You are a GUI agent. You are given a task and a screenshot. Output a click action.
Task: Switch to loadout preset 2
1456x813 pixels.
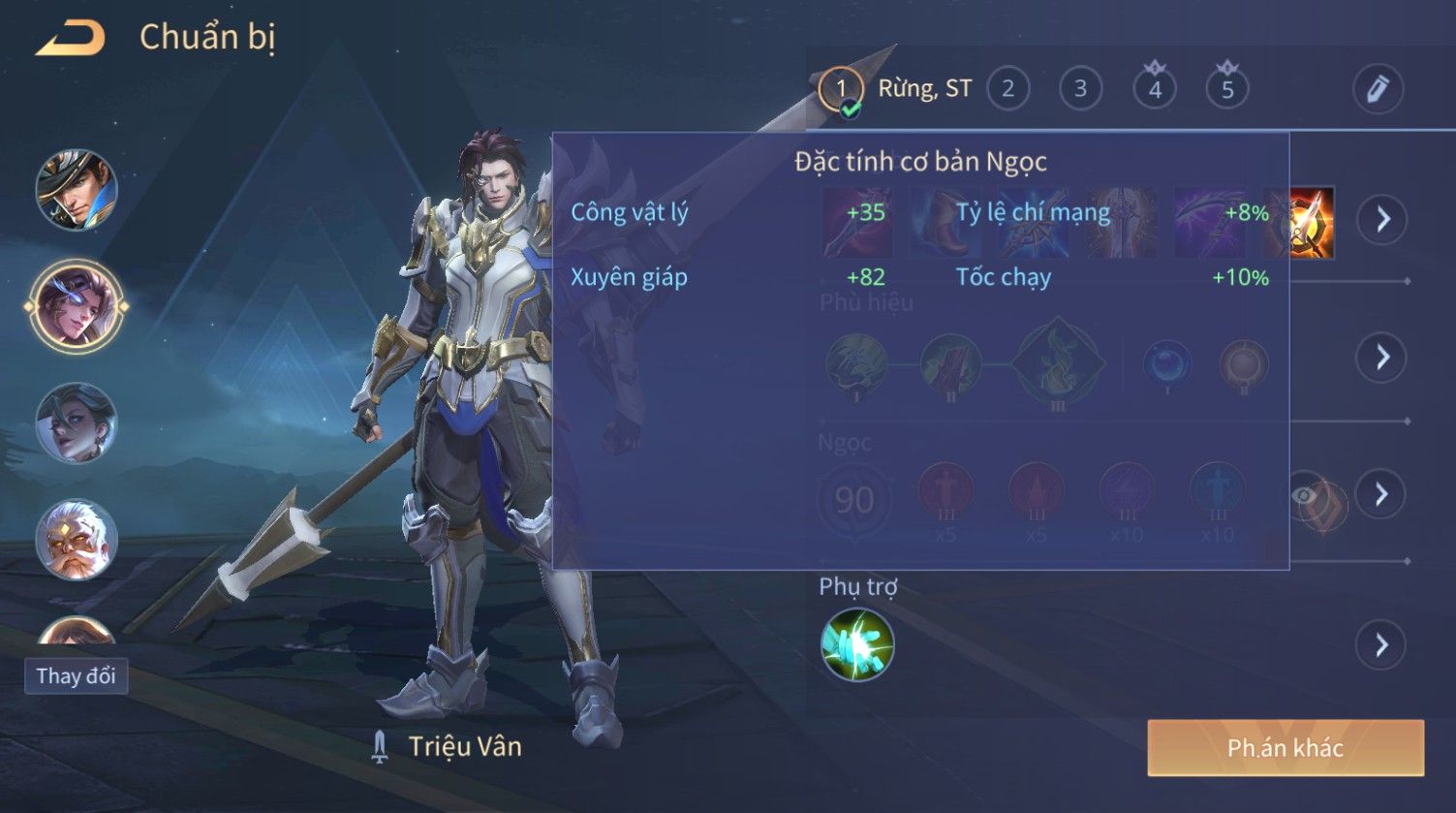click(x=1007, y=89)
